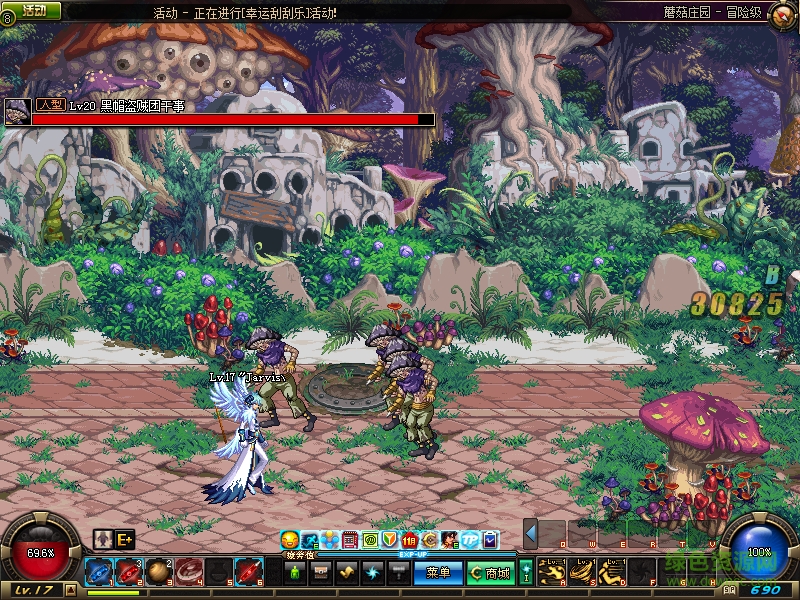Open the 菜单 menu button
Screen dimensions: 800x600
pyautogui.click(x=438, y=573)
